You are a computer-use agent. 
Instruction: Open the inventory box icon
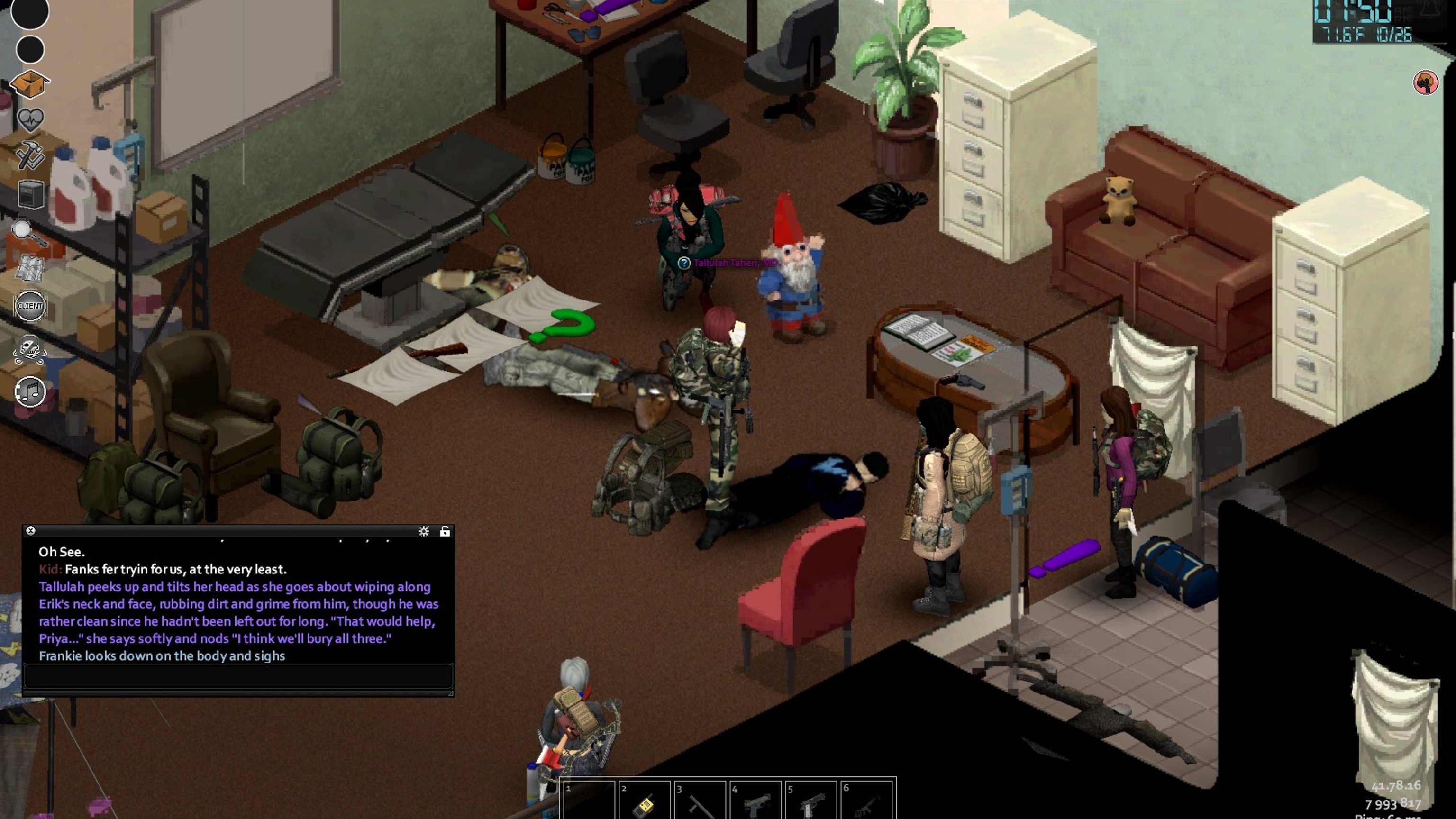pos(30,84)
